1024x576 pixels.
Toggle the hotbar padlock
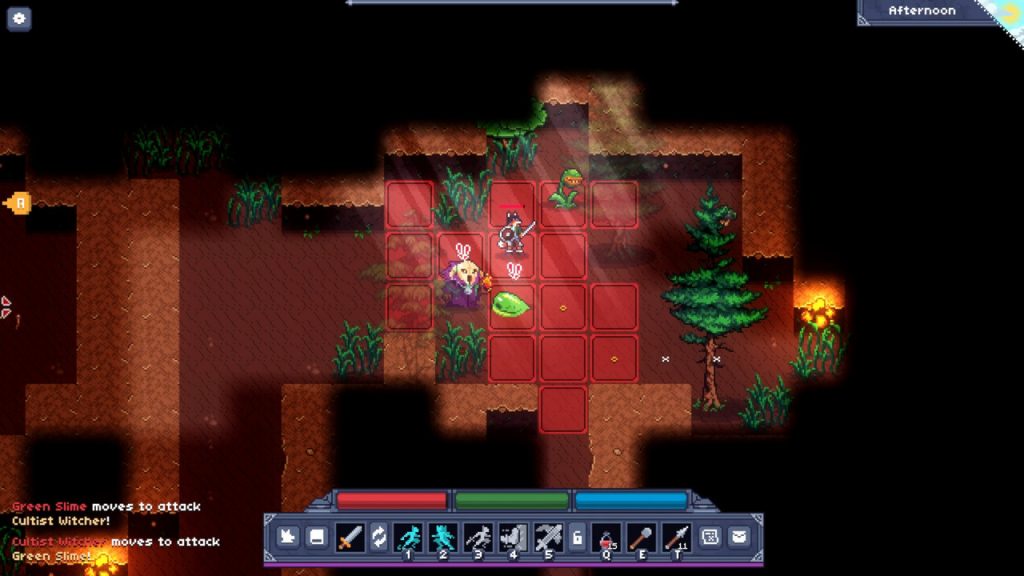pyautogui.click(x=577, y=537)
